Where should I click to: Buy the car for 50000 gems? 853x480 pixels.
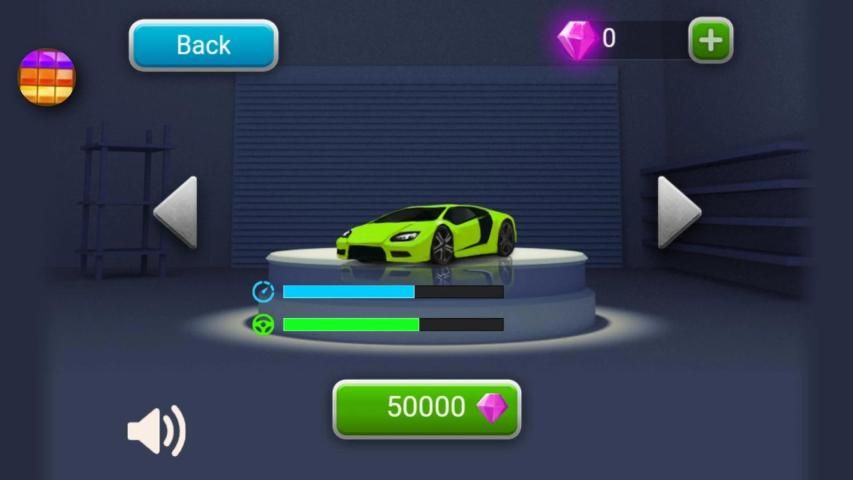tap(427, 408)
